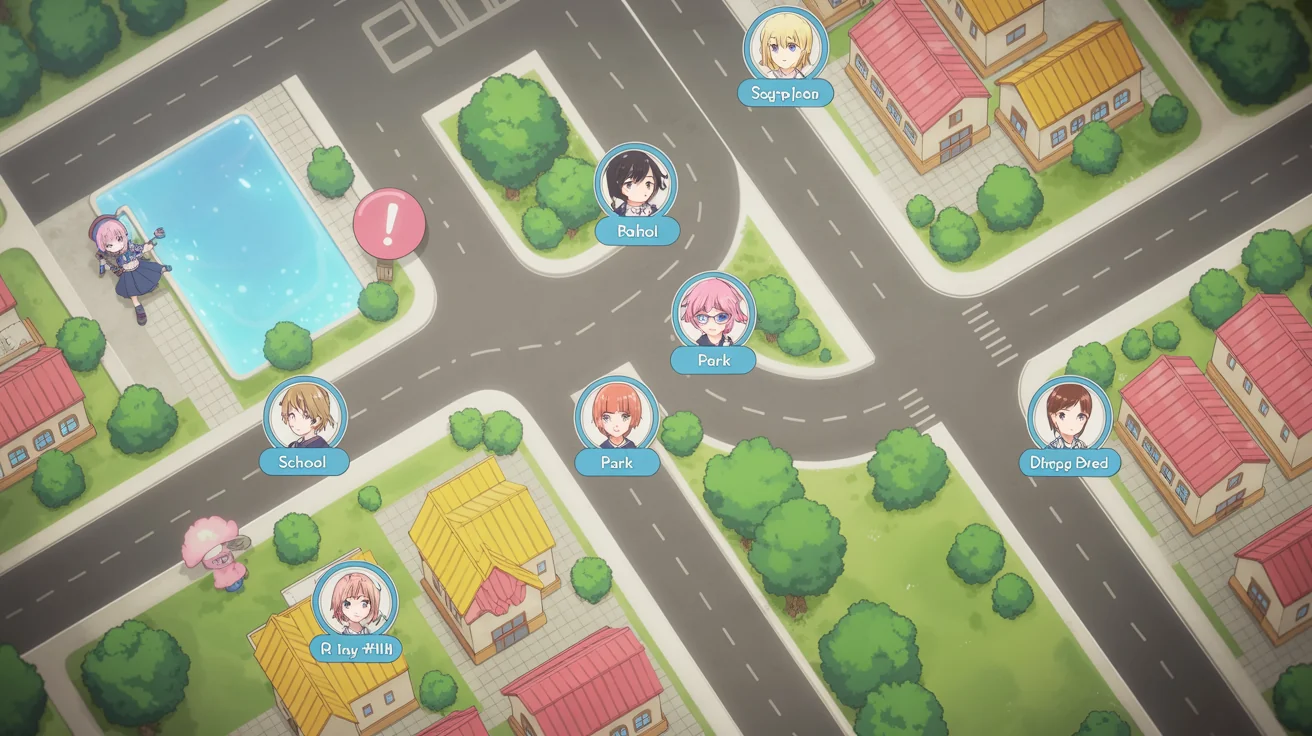The image size is (1312, 736).
Task: Select the Park label under the glasses girl
Action: [x=713, y=361]
